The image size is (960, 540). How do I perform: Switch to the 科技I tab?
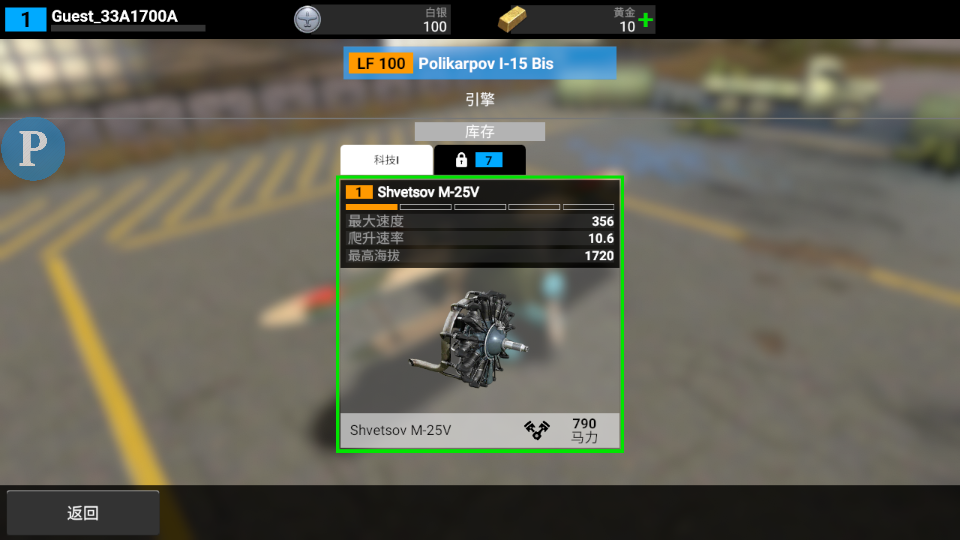click(386, 160)
